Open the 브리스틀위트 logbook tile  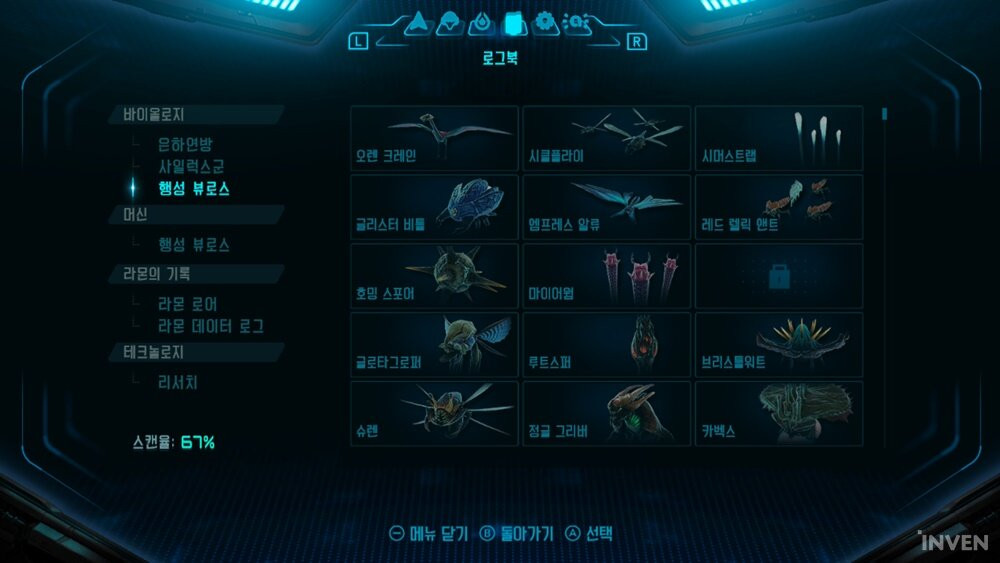[x=778, y=345]
